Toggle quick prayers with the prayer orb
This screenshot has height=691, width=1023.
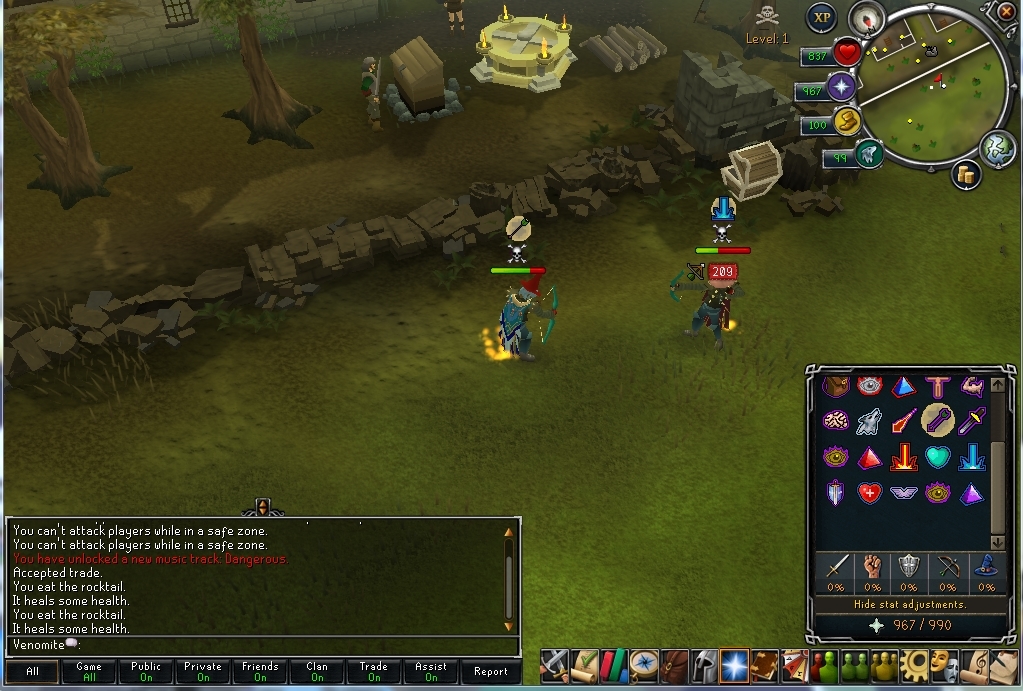pyautogui.click(x=842, y=88)
